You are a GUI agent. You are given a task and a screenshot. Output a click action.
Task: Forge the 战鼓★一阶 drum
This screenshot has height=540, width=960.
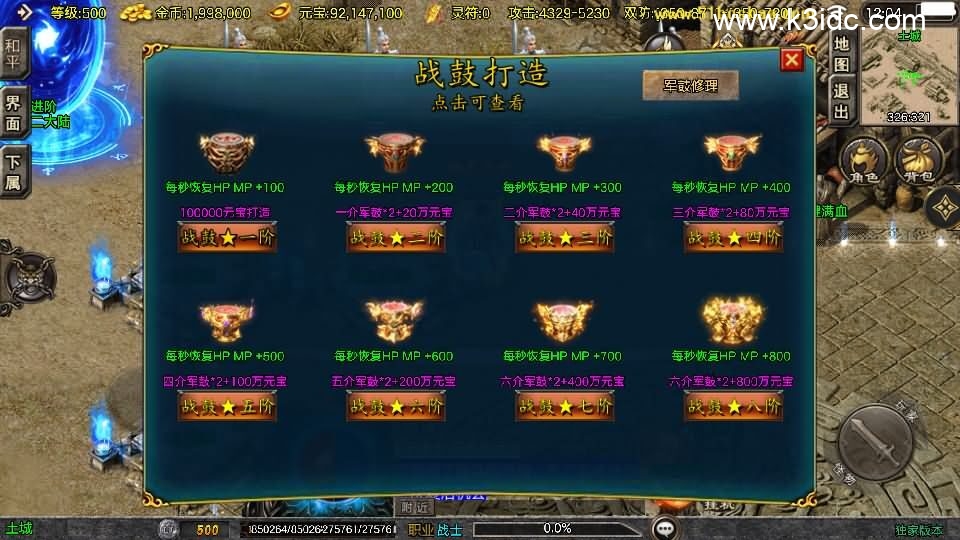[227, 238]
